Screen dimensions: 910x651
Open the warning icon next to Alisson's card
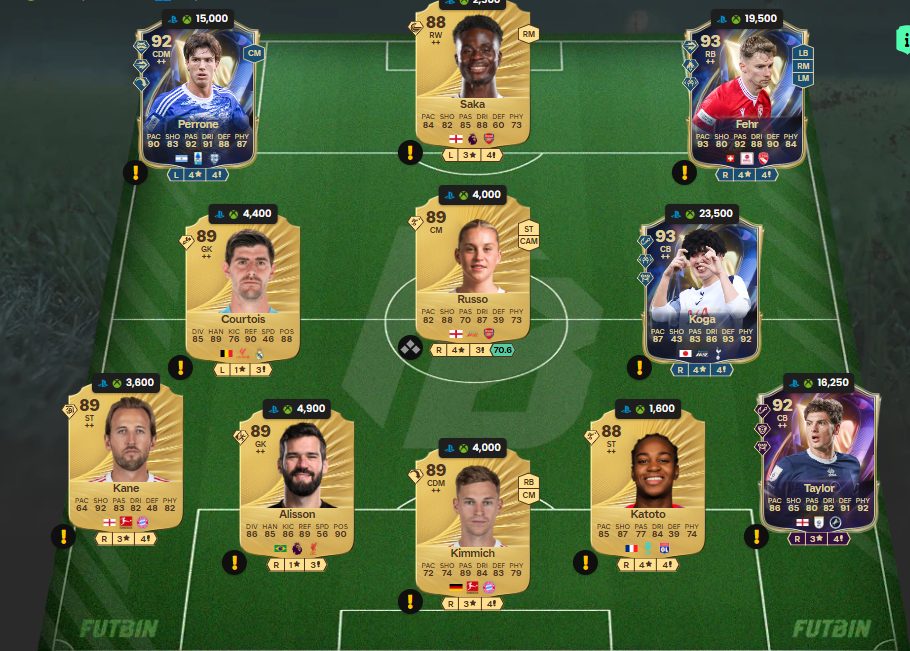tap(234, 562)
